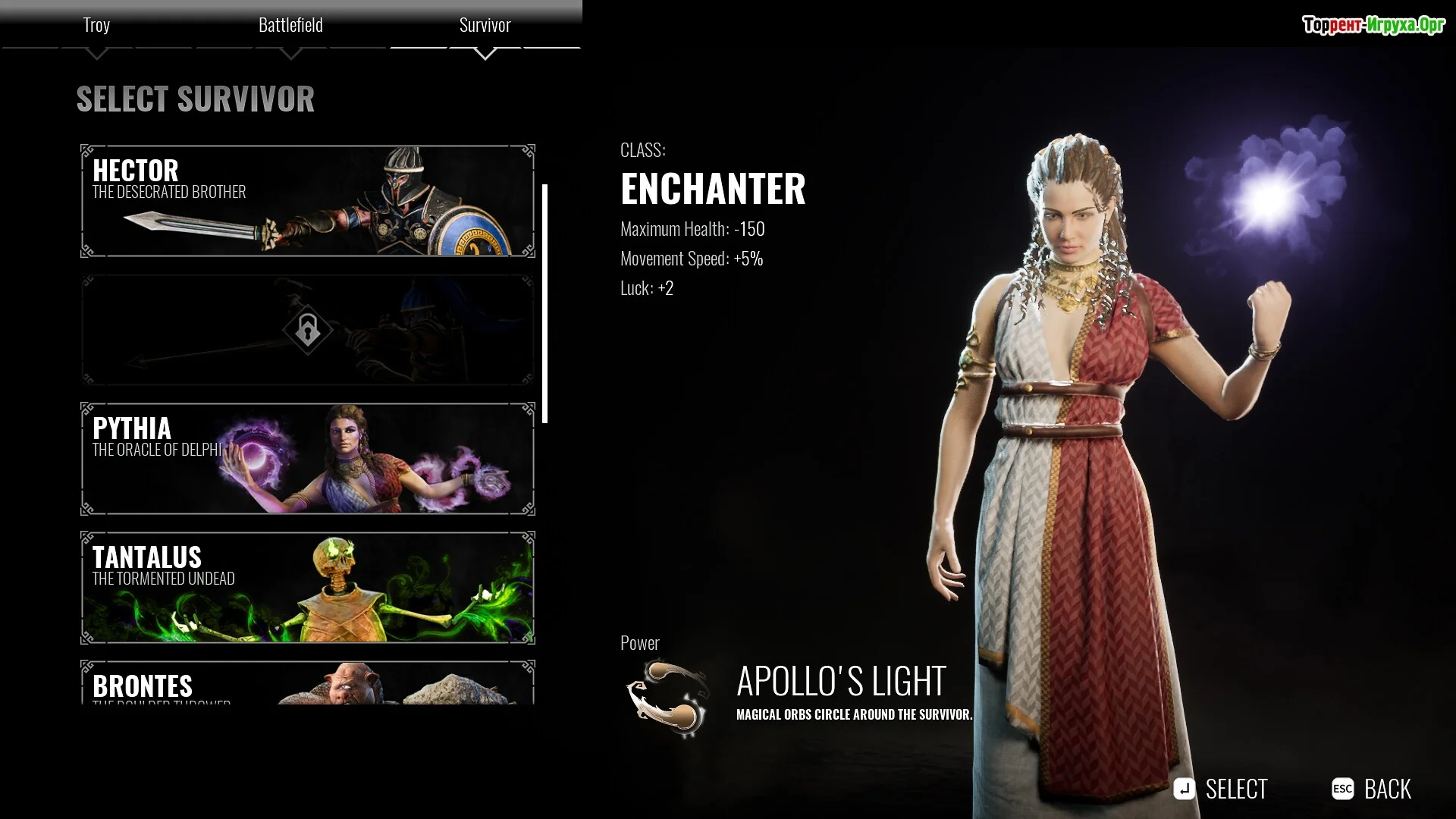This screenshot has height=819, width=1456.
Task: Pick Pythia the Oracle of Delphi
Action: (307, 459)
